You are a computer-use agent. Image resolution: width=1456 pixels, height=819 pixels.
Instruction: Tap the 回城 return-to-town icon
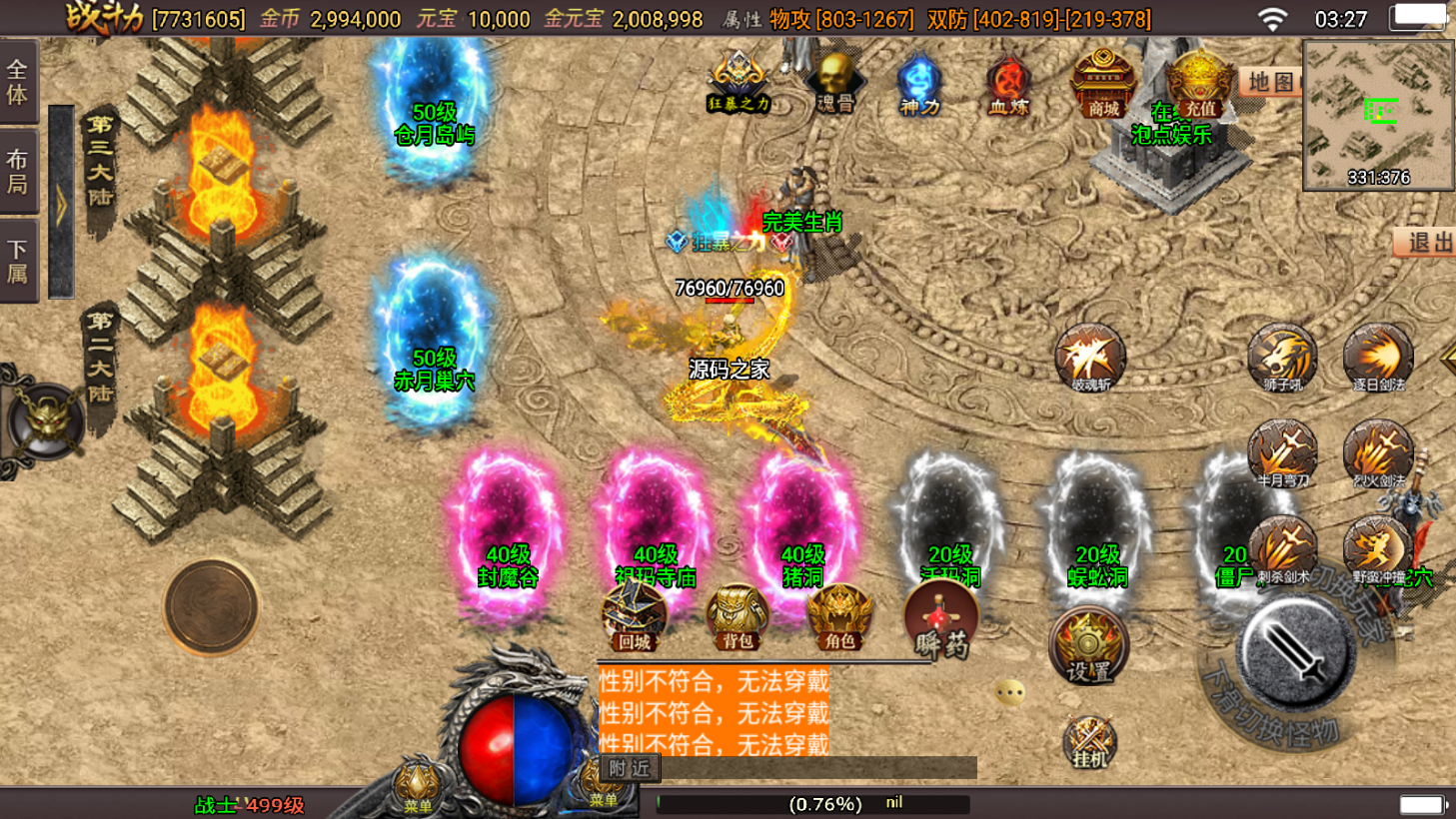click(x=635, y=616)
